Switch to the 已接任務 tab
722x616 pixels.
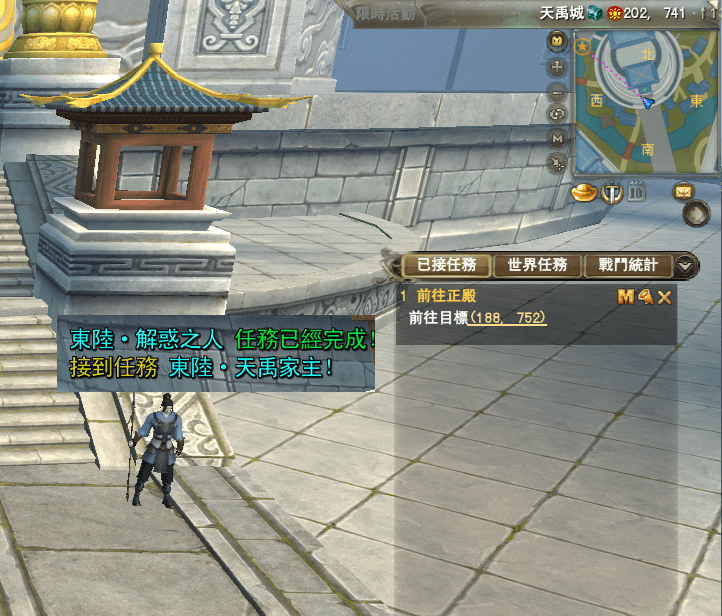point(446,265)
